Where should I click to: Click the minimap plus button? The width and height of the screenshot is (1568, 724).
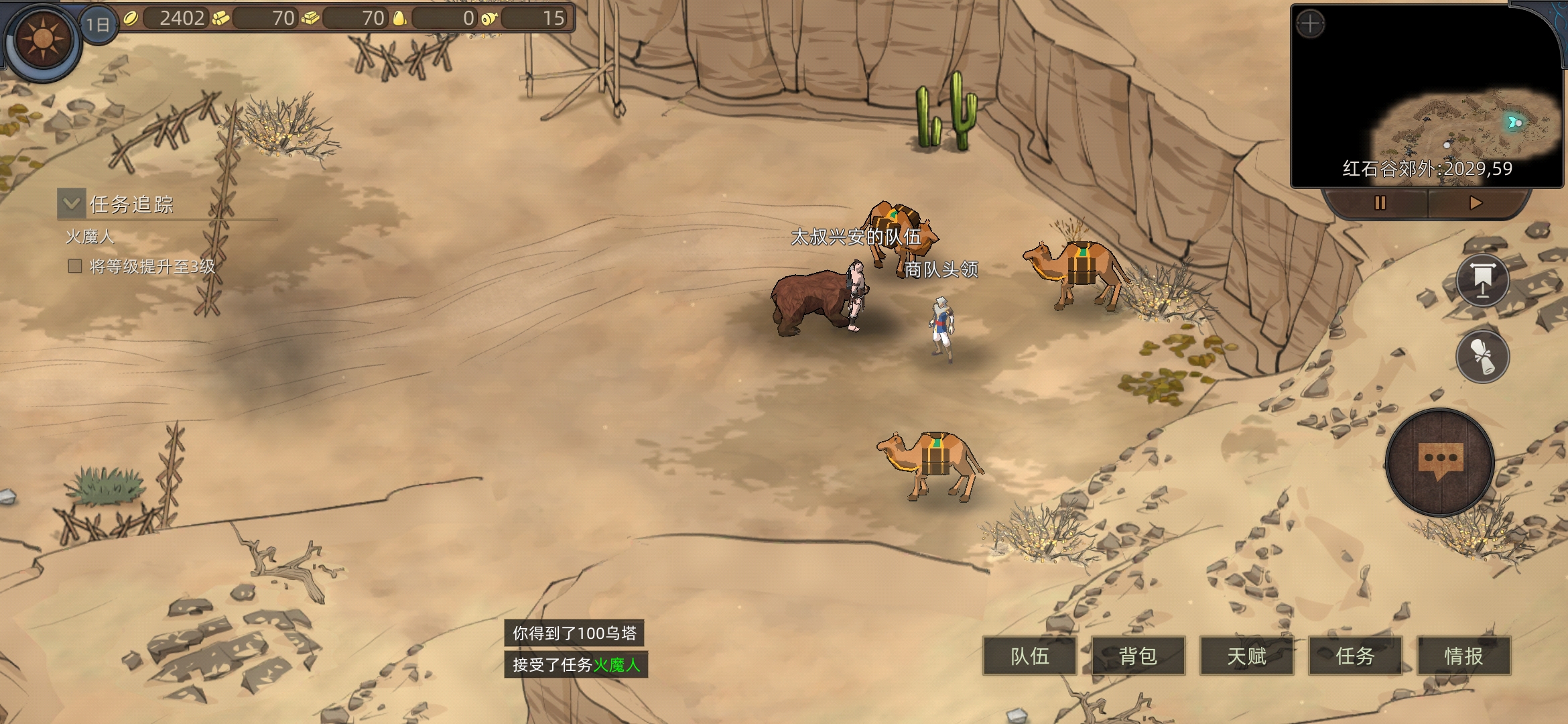1310,25
